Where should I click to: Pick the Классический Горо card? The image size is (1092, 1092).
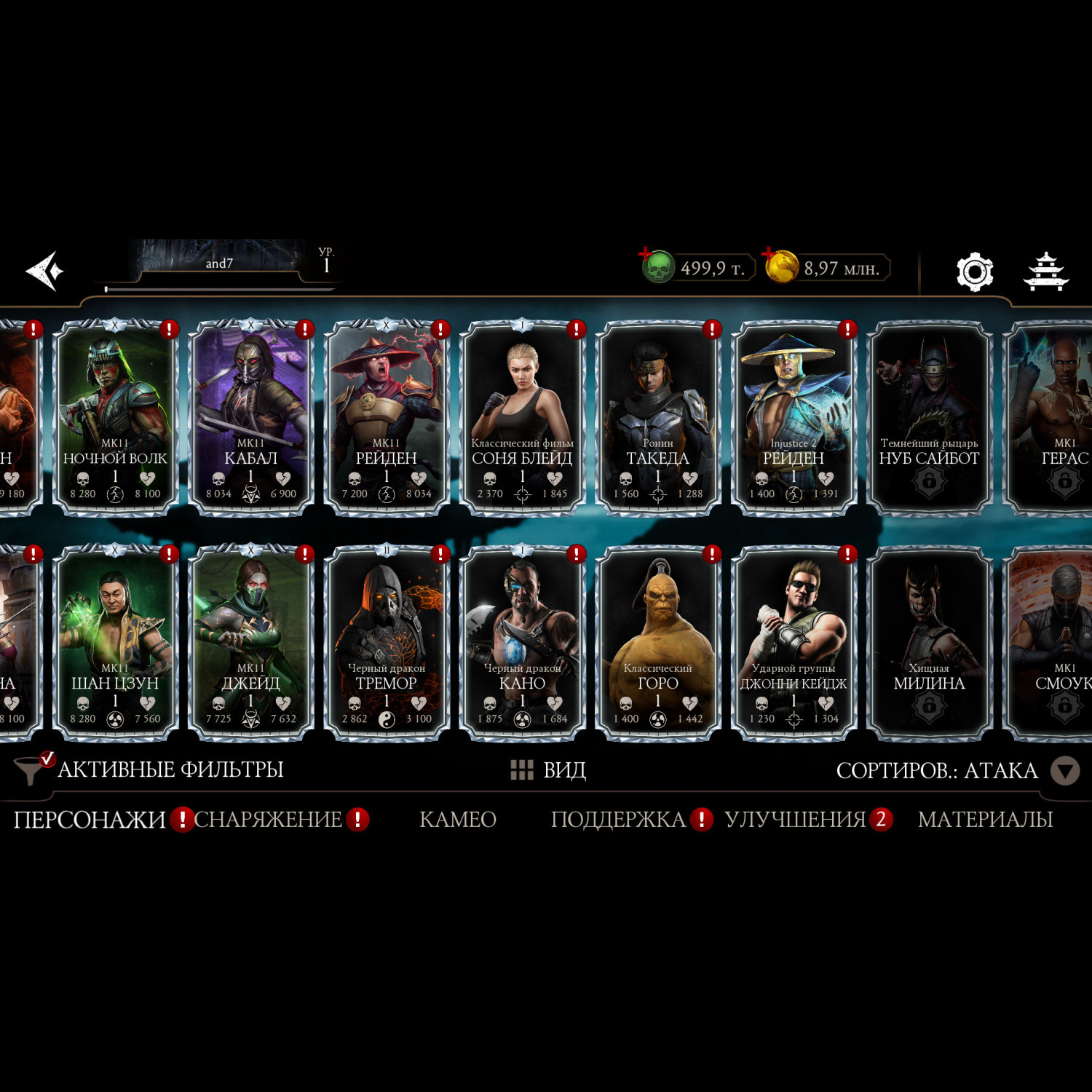(x=657, y=643)
